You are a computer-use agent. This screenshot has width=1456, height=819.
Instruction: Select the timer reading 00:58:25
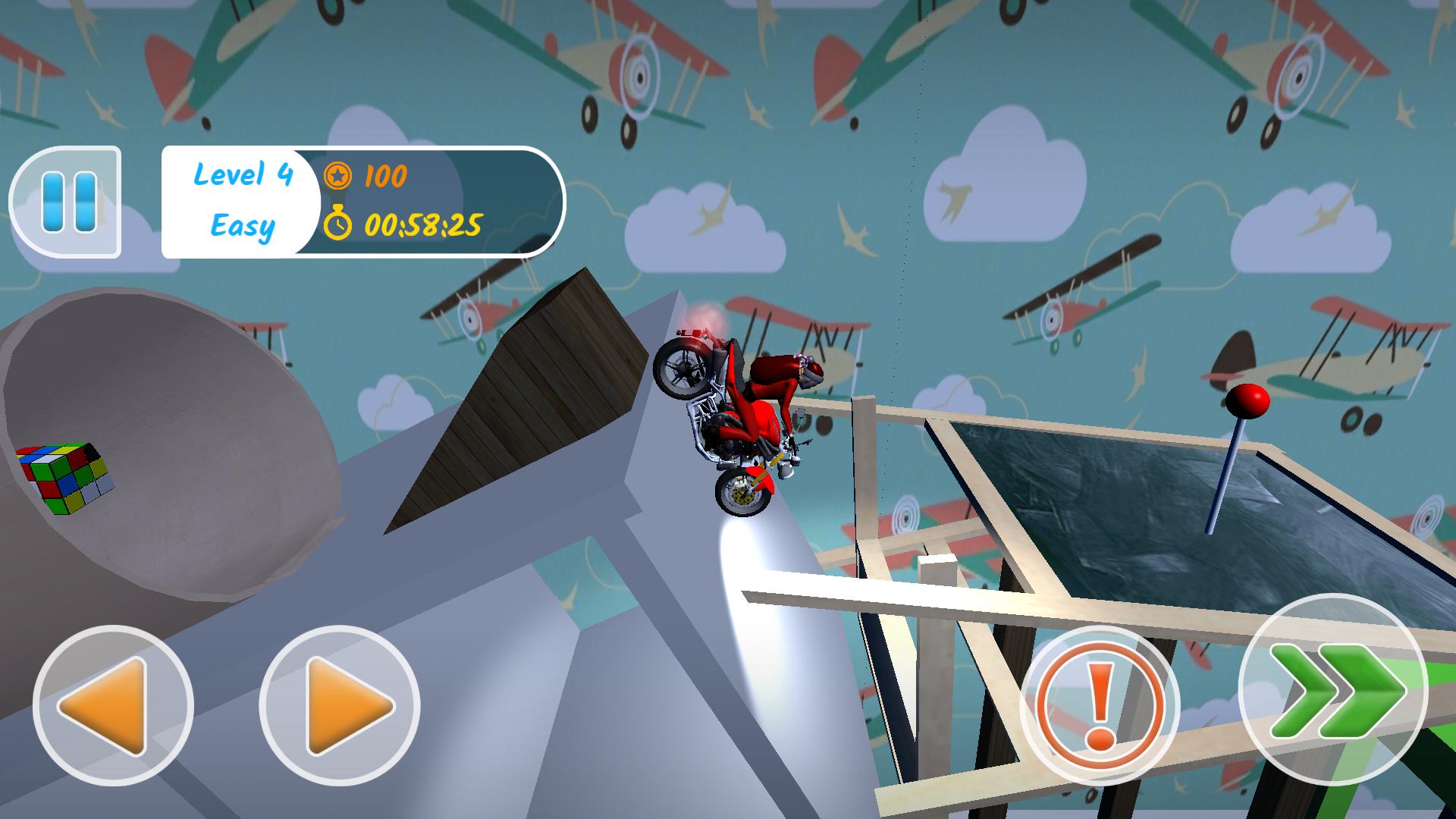[x=425, y=224]
